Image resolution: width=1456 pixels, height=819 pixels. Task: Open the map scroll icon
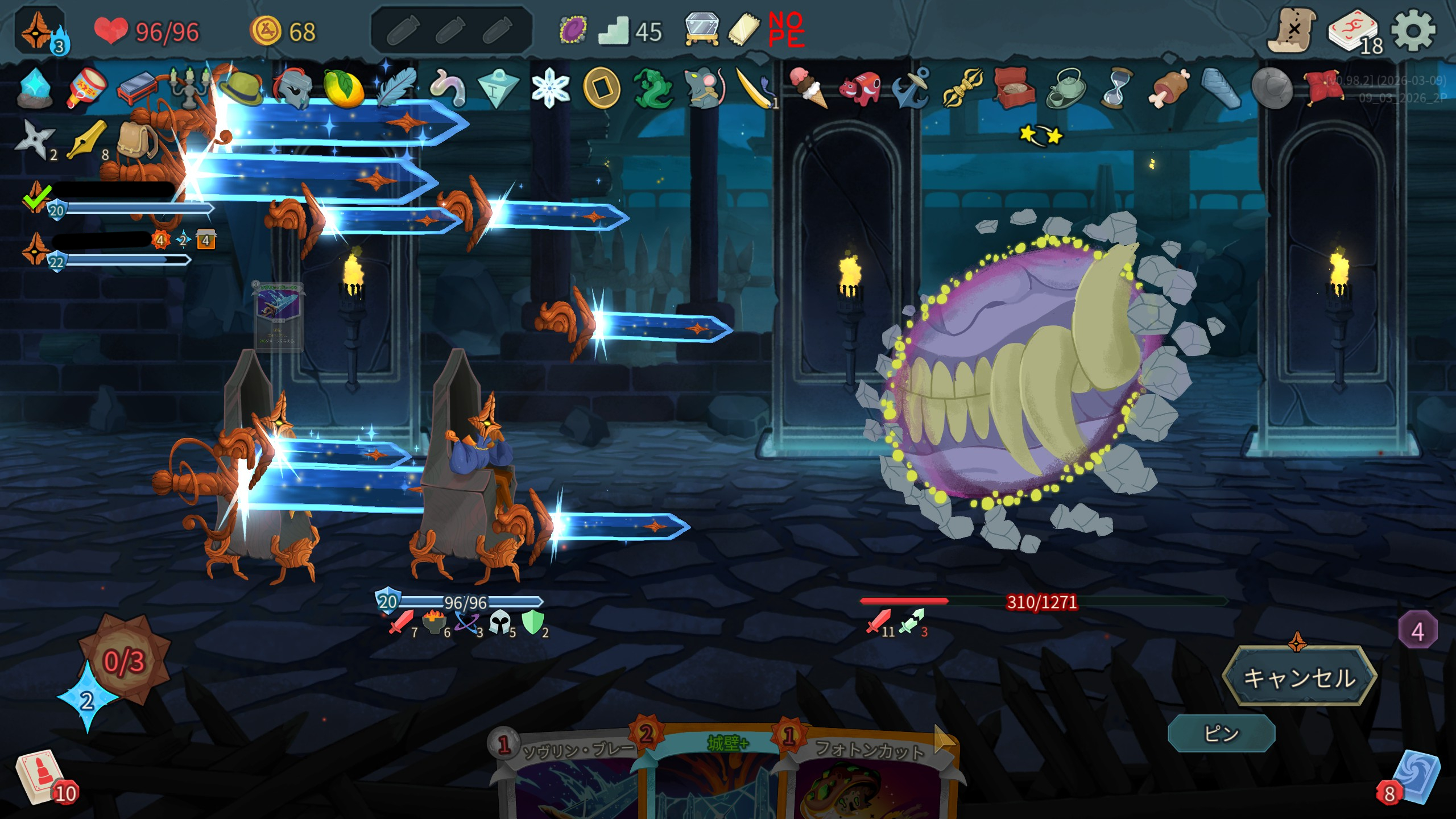[x=1292, y=31]
